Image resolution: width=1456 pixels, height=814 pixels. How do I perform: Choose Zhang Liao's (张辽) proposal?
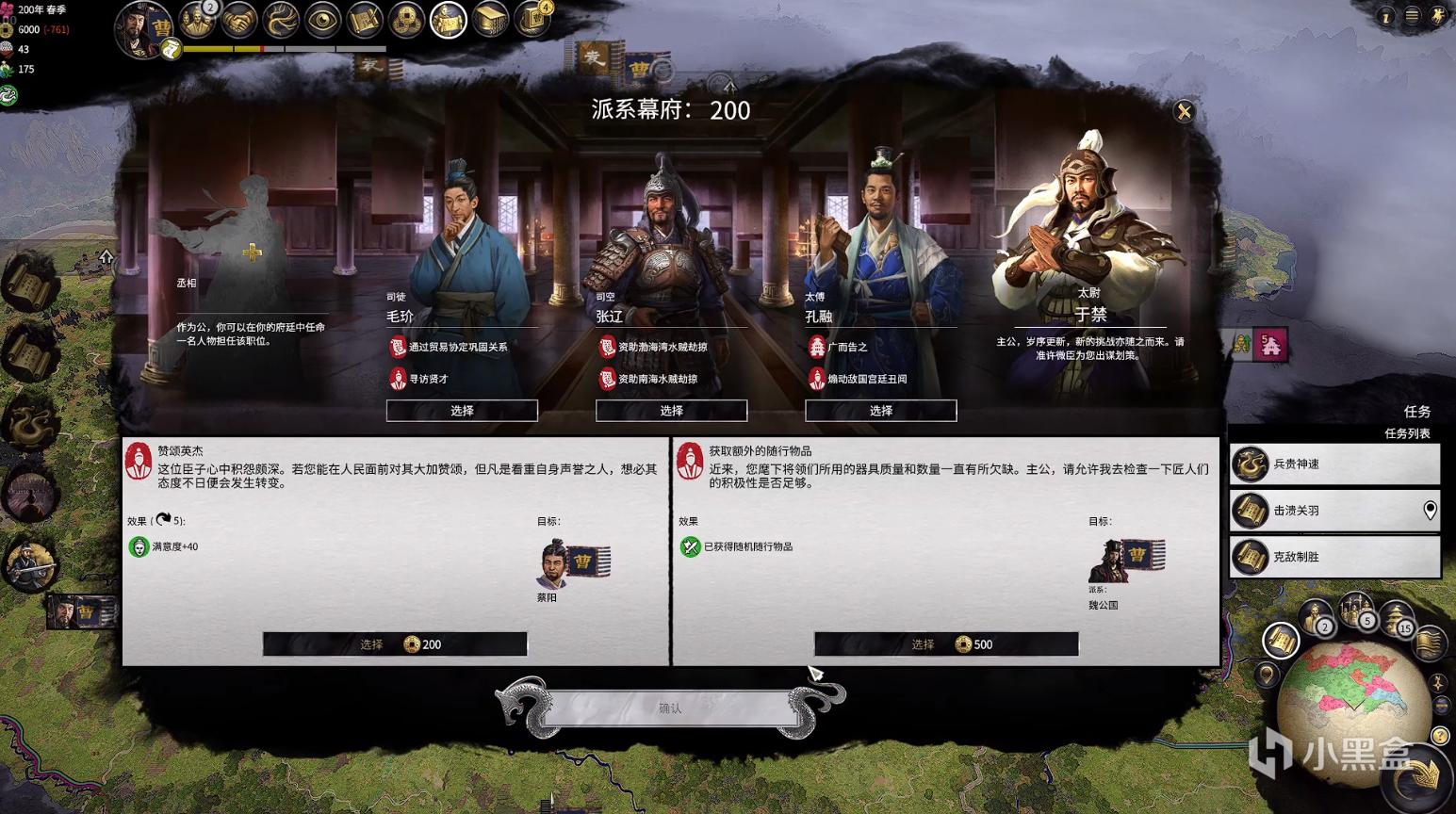[671, 411]
